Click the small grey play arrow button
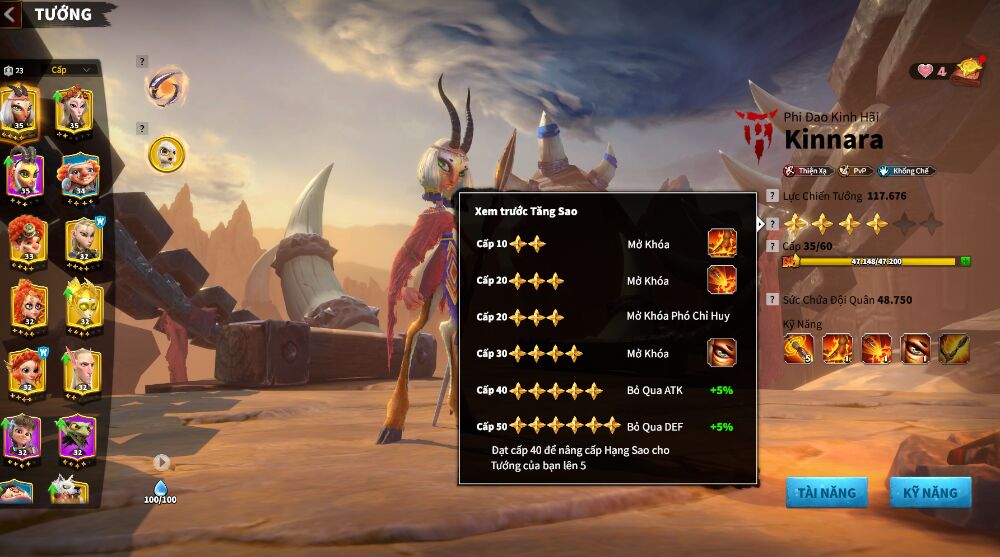The image size is (1000, 557). click(162, 462)
